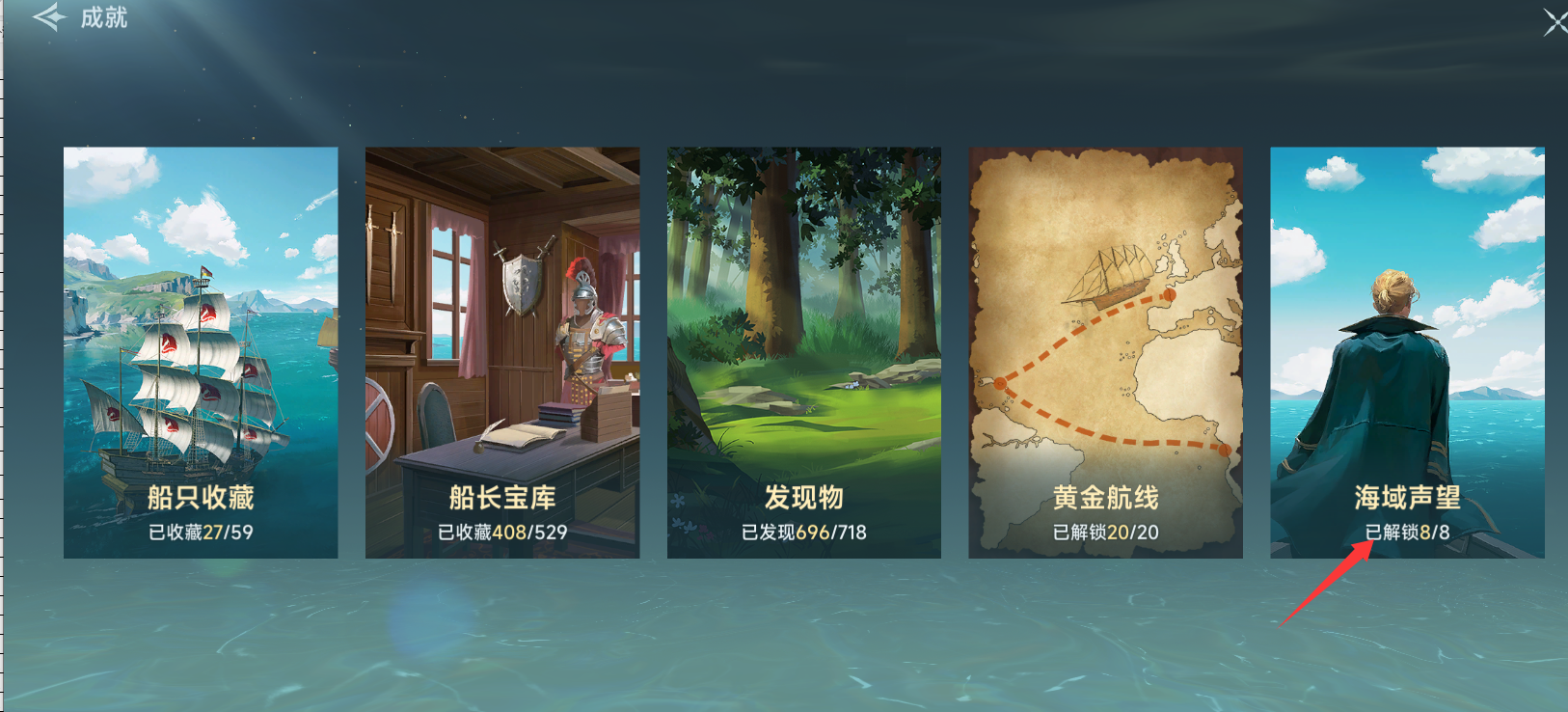
Task: Open the 船长宝库 captain treasury card
Action: tap(501, 347)
